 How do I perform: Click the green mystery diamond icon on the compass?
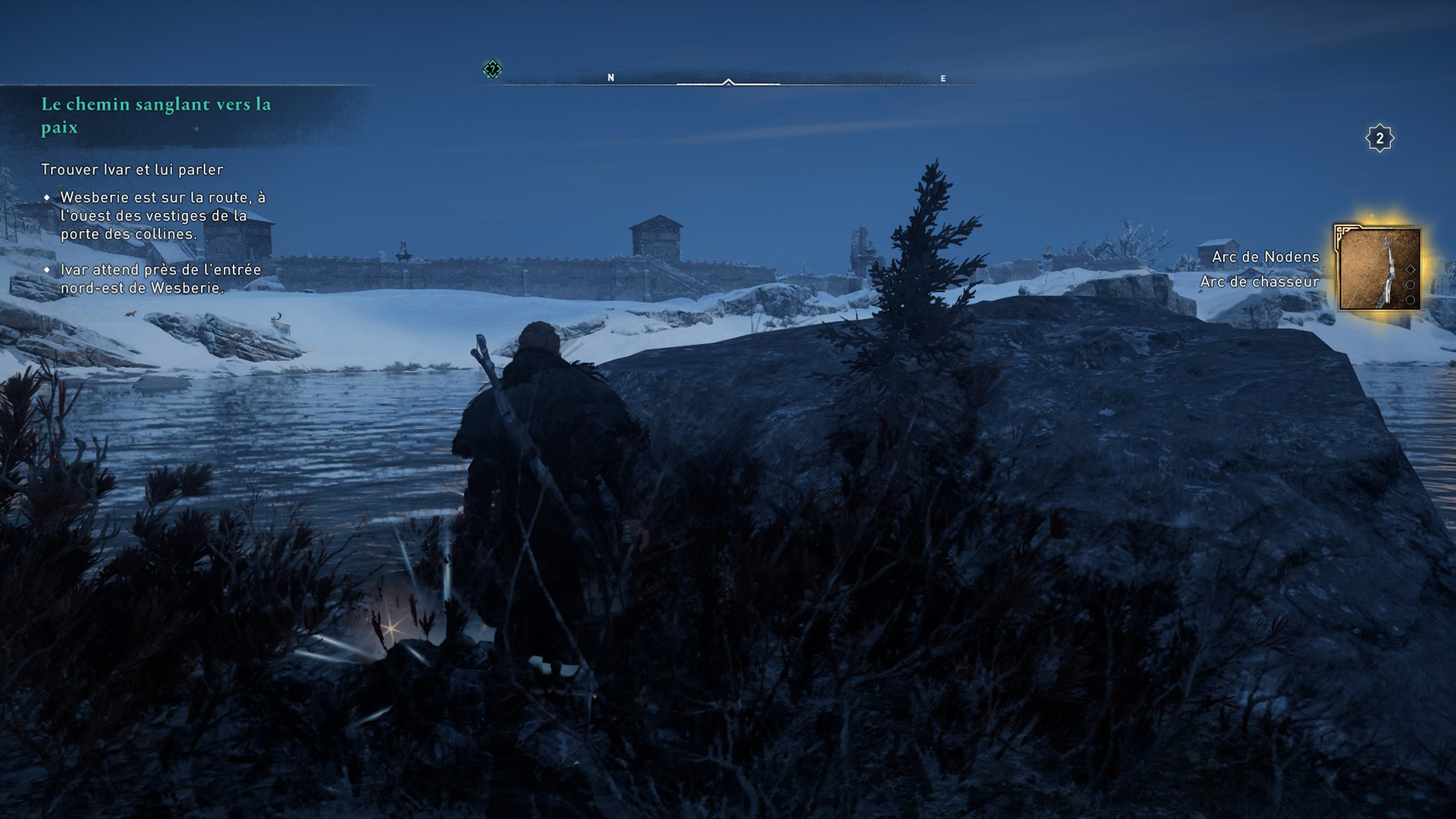pos(492,67)
